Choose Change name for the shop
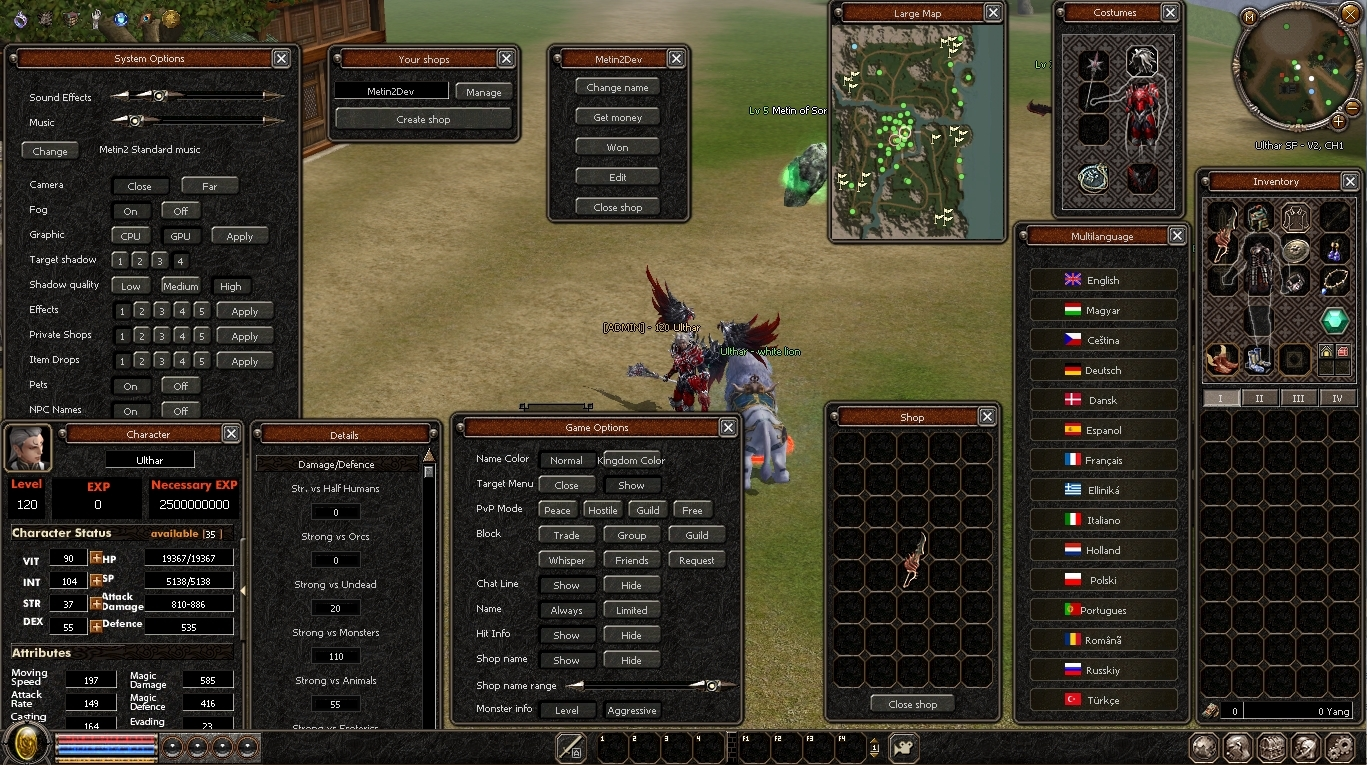 point(618,88)
